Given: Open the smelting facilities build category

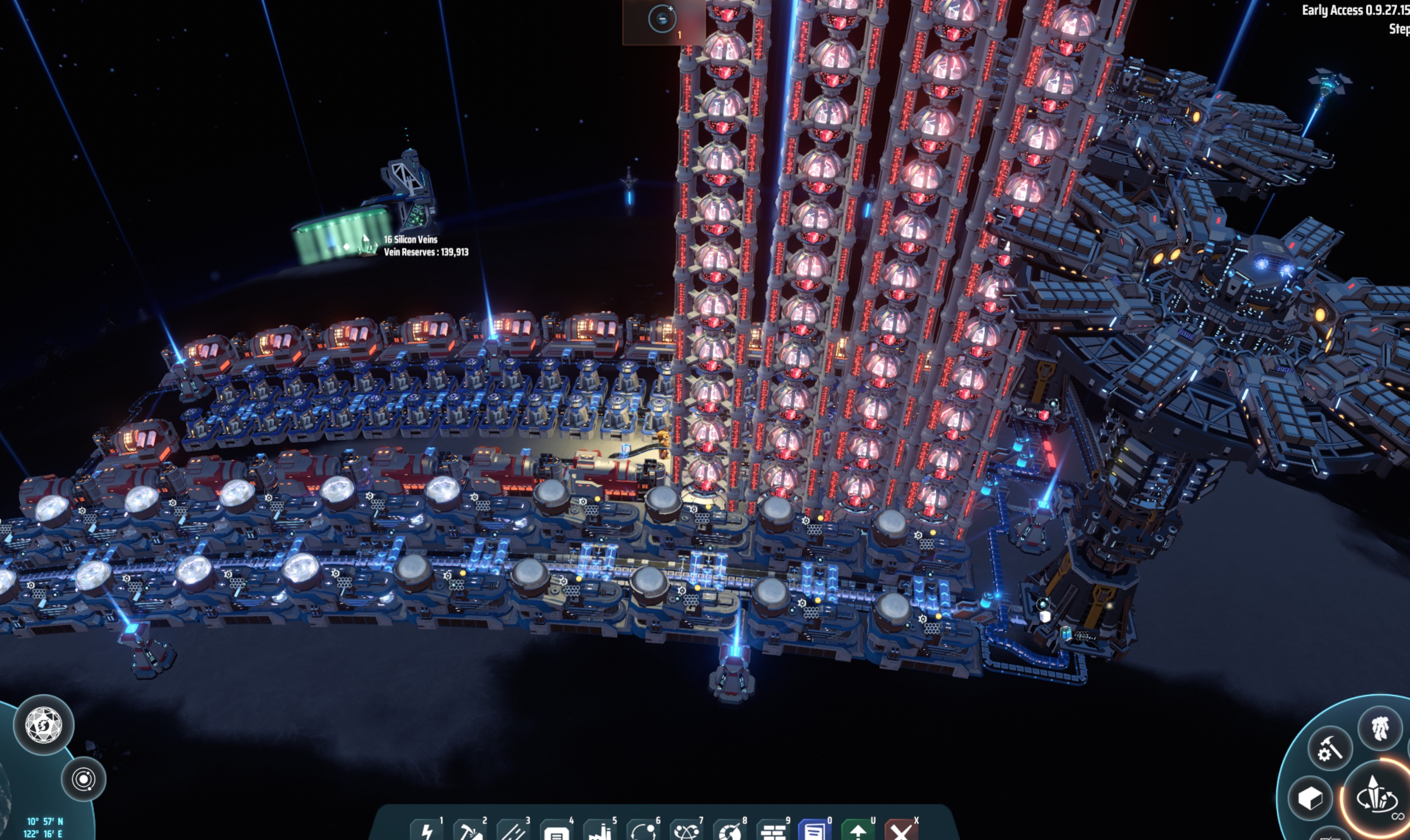Looking at the screenshot, I should [600, 832].
